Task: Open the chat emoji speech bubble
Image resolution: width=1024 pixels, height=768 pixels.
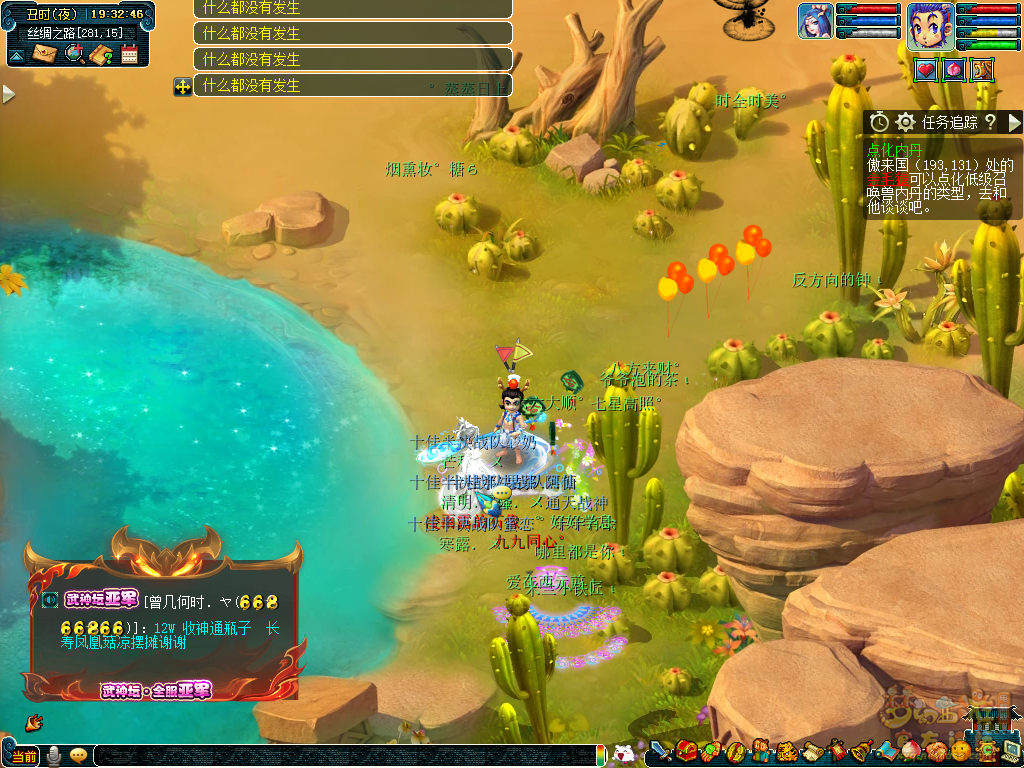Action: pyautogui.click(x=78, y=756)
